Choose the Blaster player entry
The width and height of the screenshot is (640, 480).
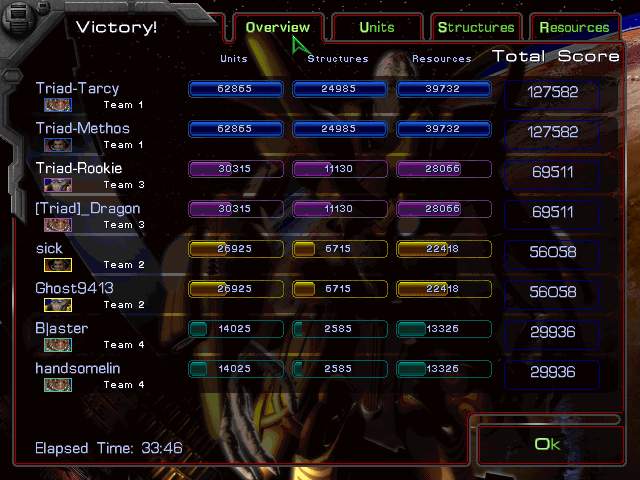(x=62, y=329)
